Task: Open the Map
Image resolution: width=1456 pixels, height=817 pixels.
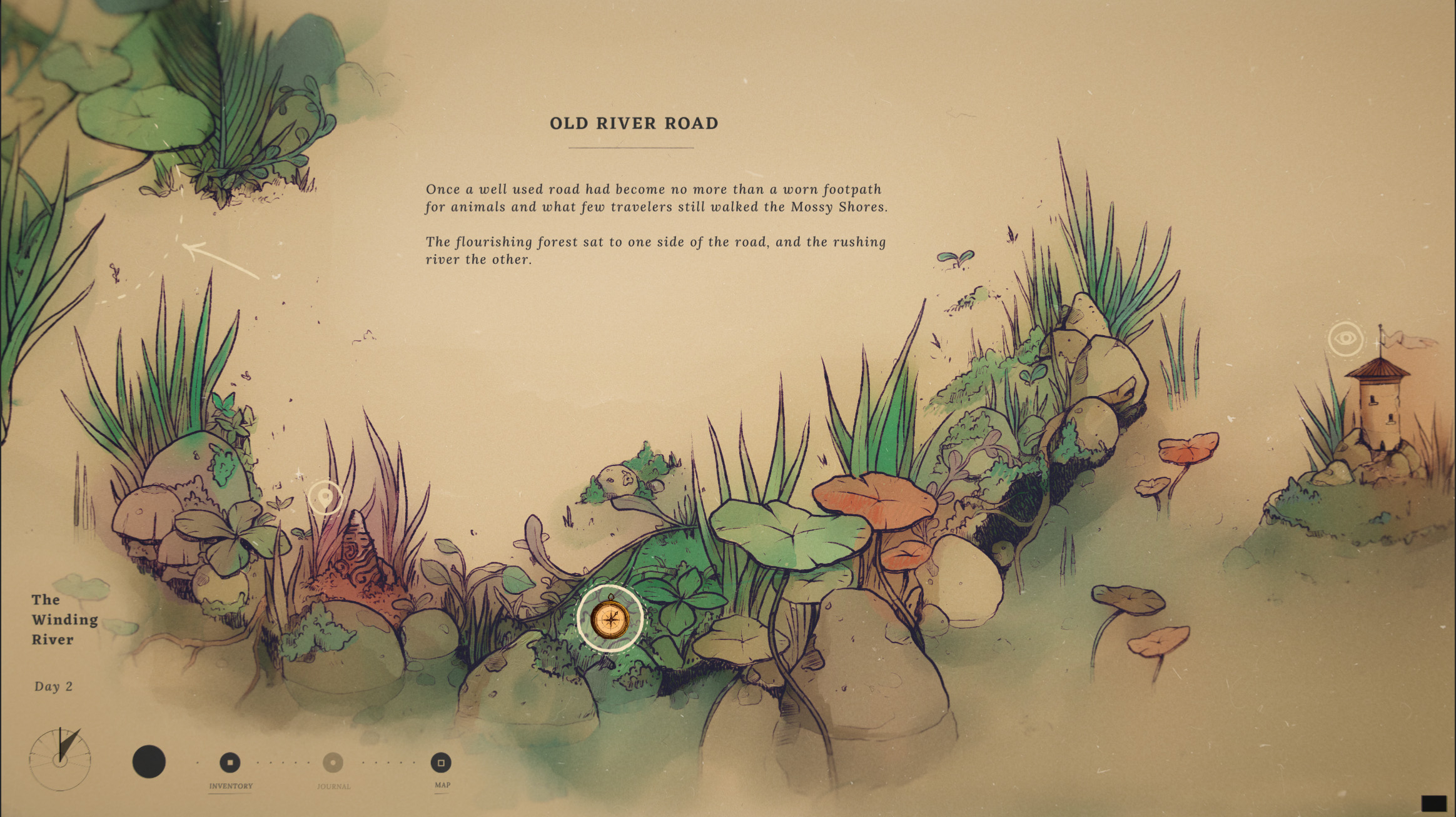Action: tap(441, 763)
